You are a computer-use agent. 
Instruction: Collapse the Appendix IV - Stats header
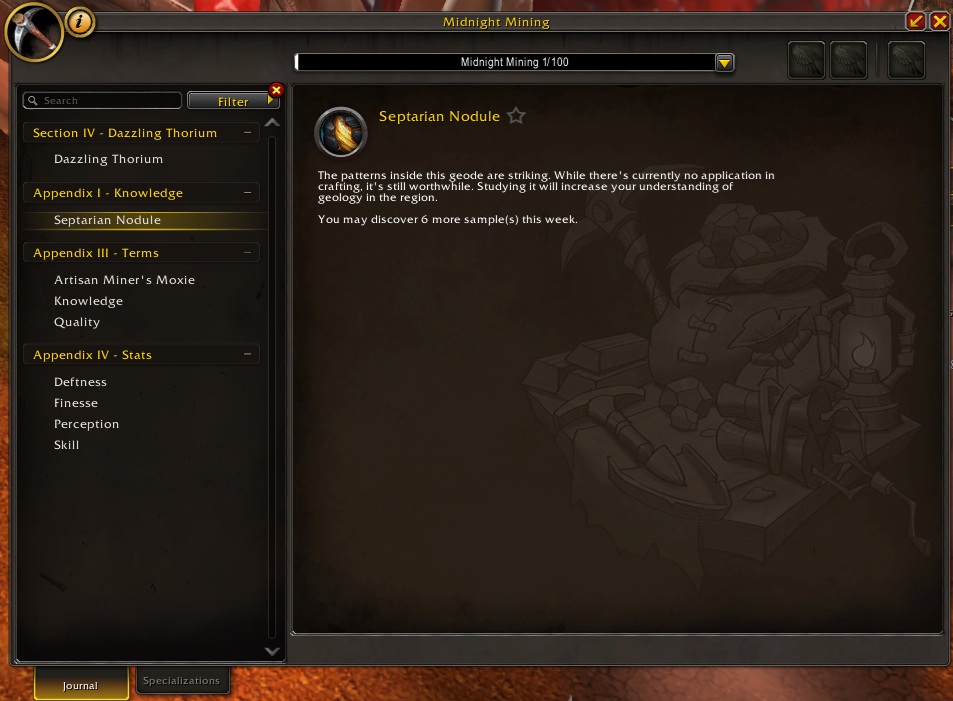tap(246, 355)
